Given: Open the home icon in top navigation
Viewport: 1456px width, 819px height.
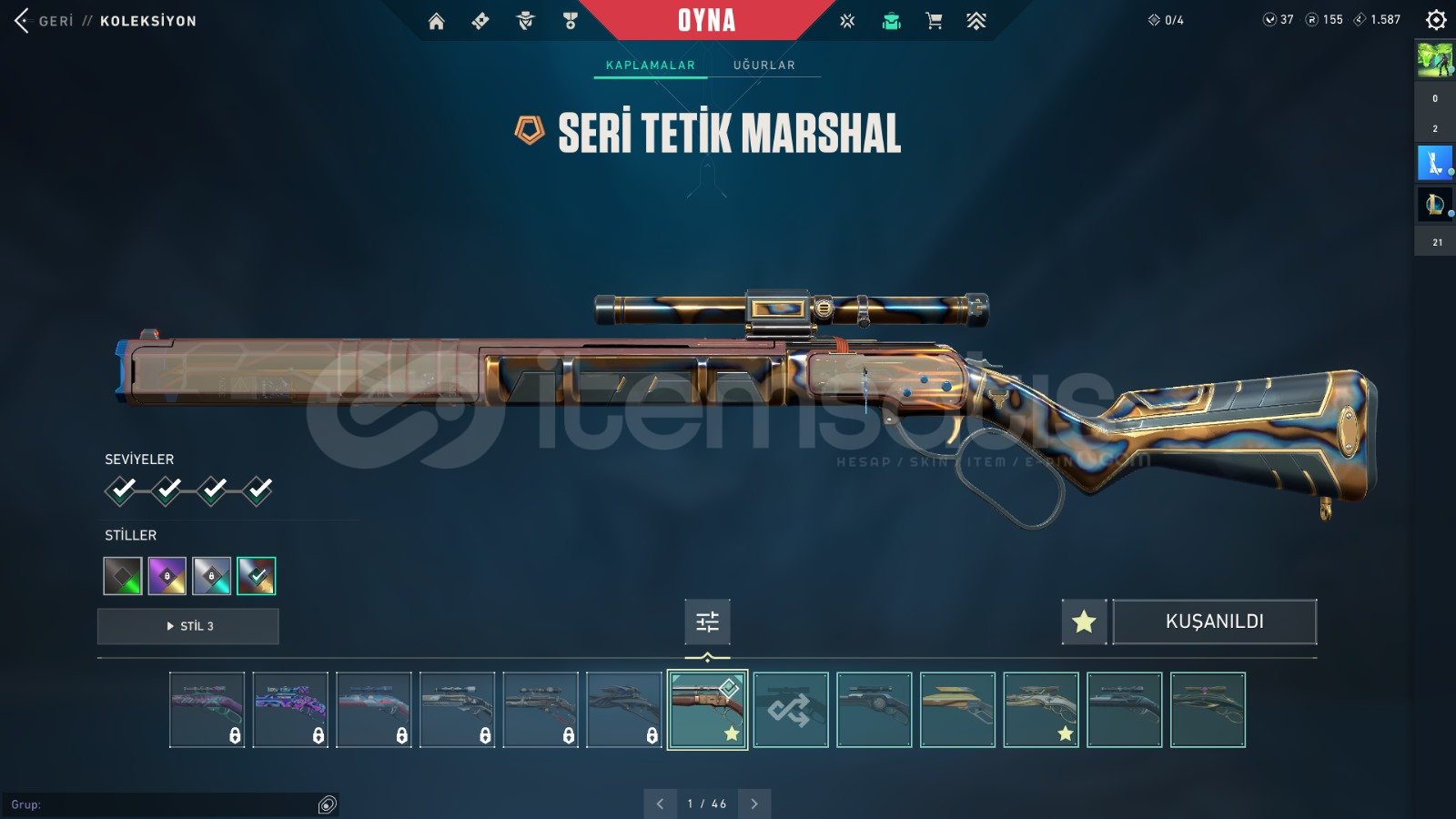Looking at the screenshot, I should (437, 21).
